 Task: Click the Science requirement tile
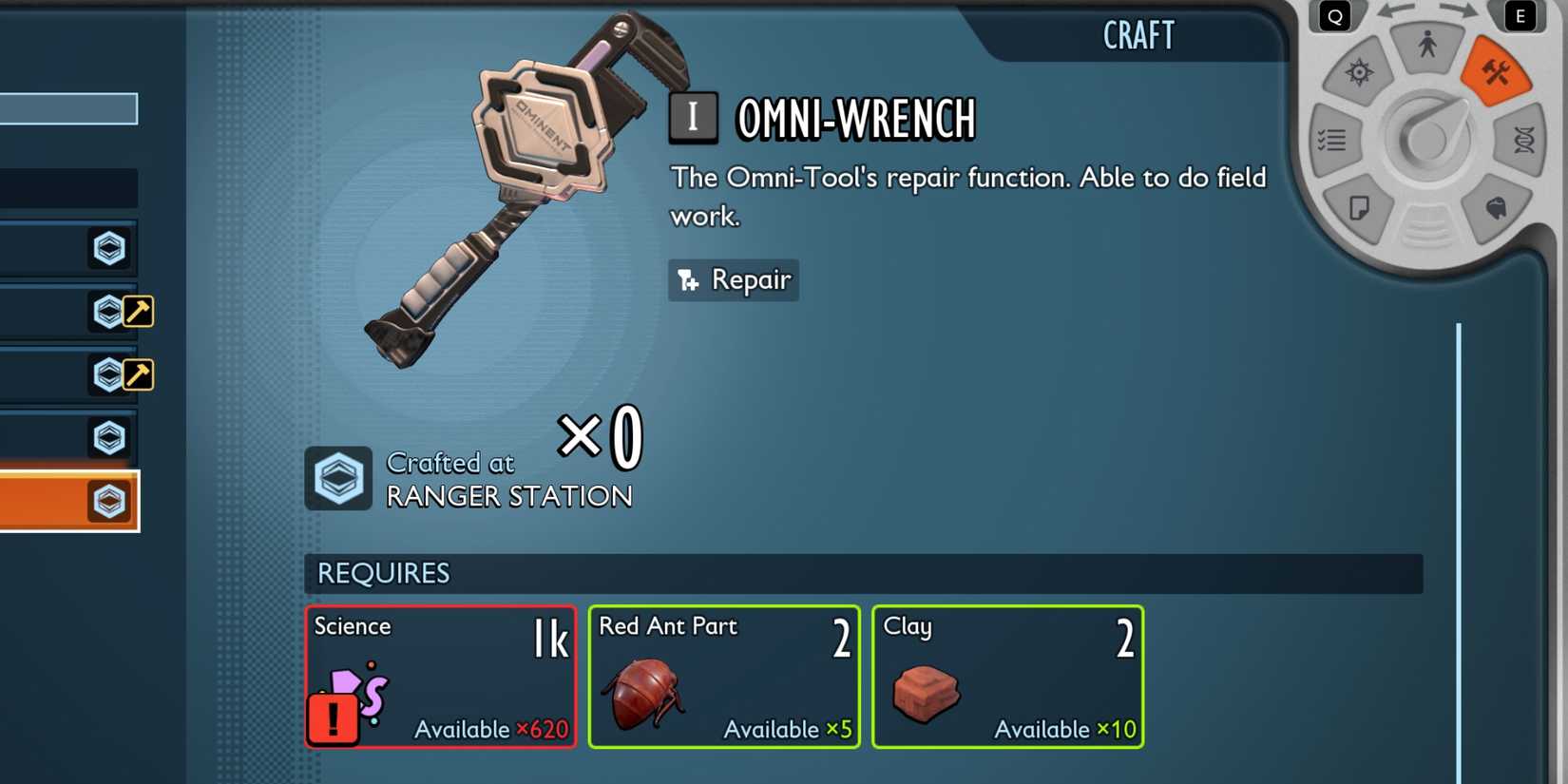pos(441,677)
